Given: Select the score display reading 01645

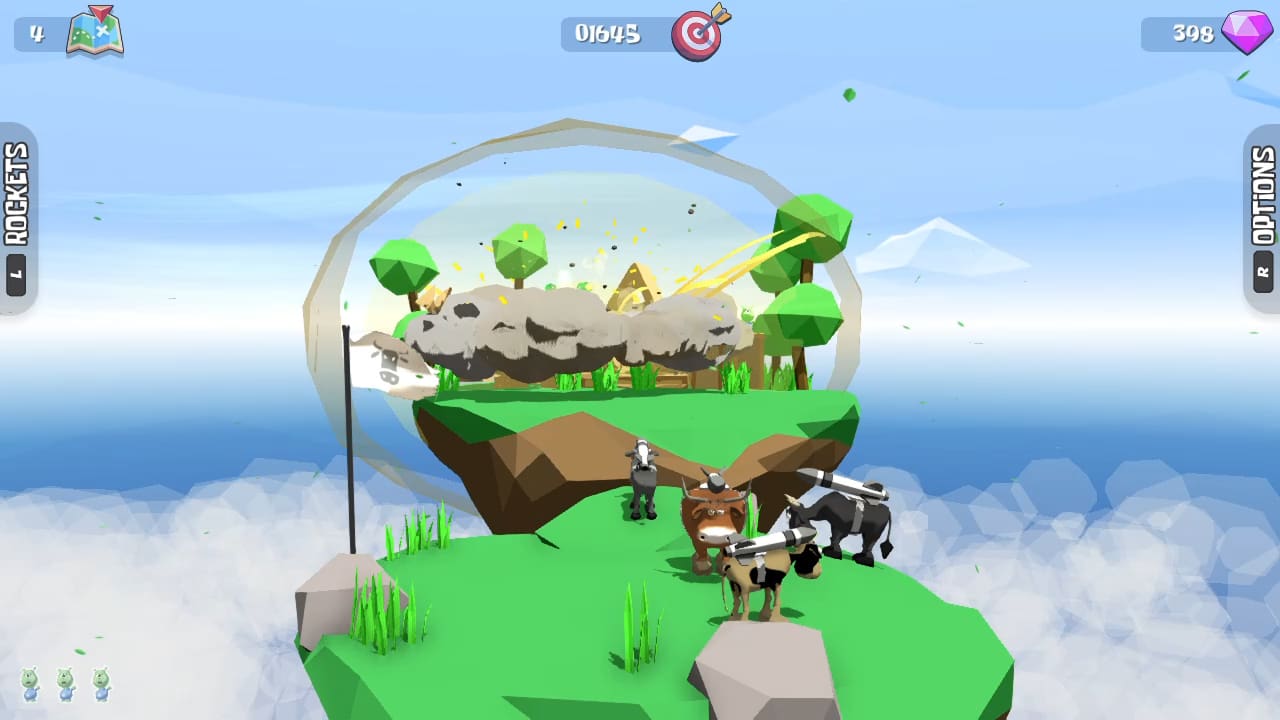Looking at the screenshot, I should click(x=611, y=33).
